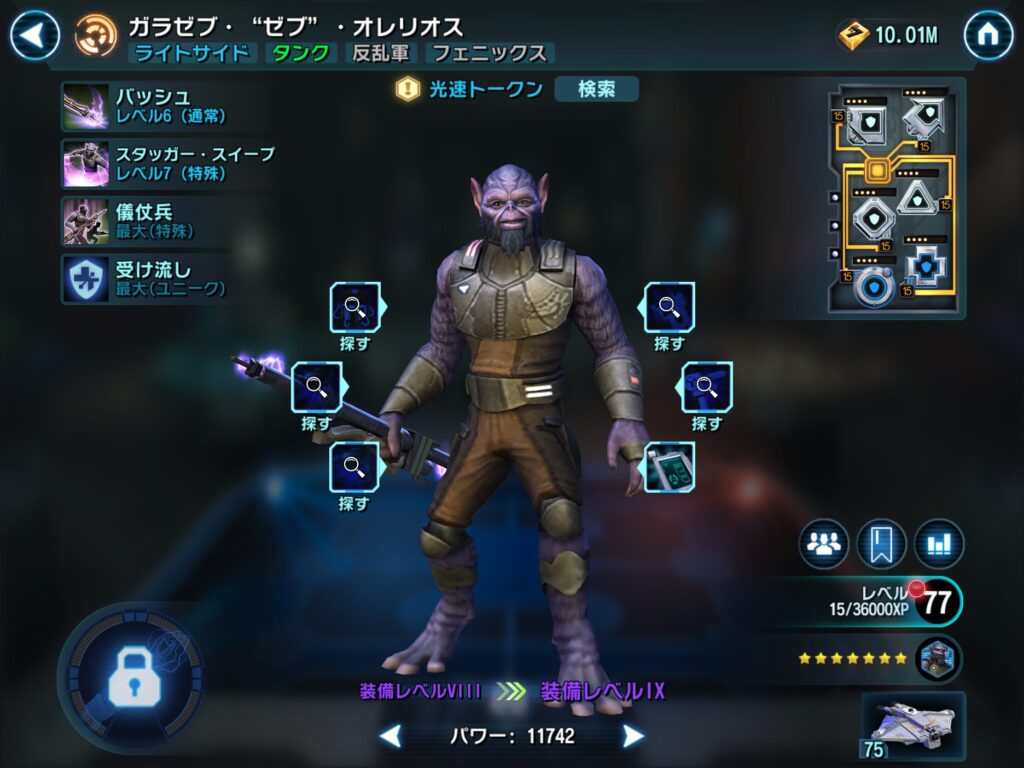Open the credits balance 10.01M
Image resolution: width=1024 pixels, height=768 pixels.
[x=888, y=36]
